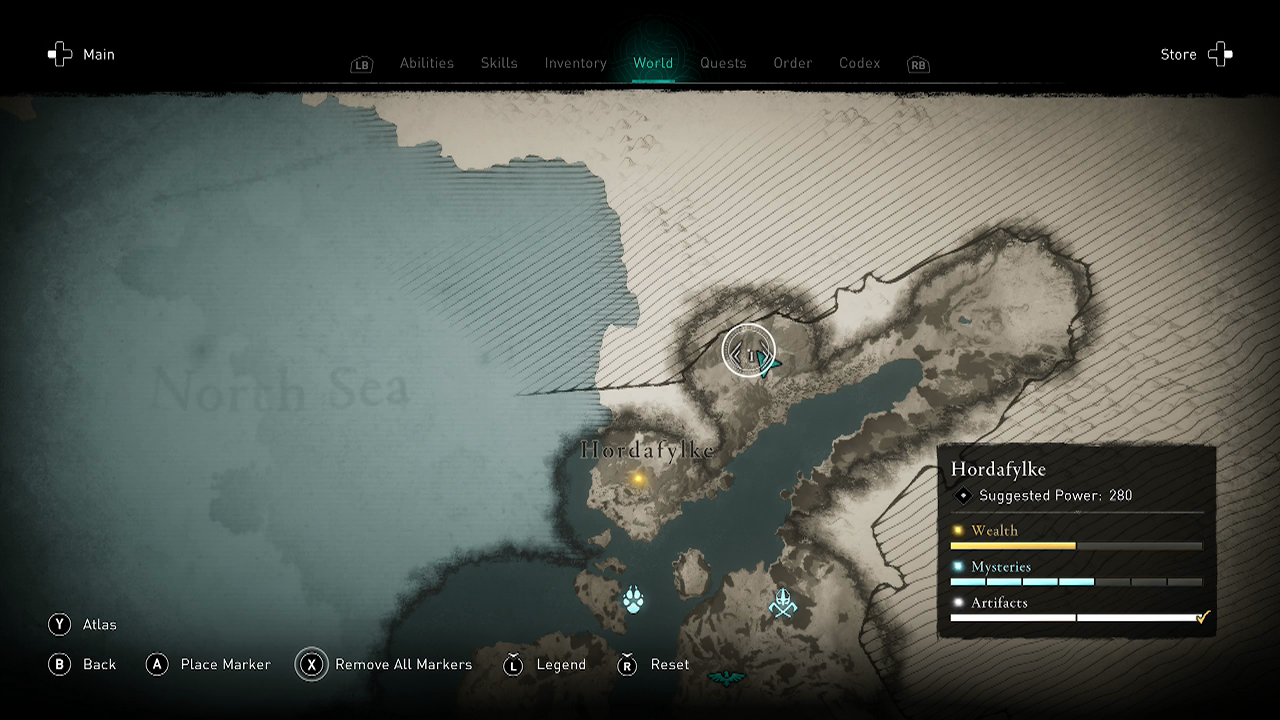1280x720 pixels.
Task: Click the teal player position arrow
Action: click(x=770, y=365)
